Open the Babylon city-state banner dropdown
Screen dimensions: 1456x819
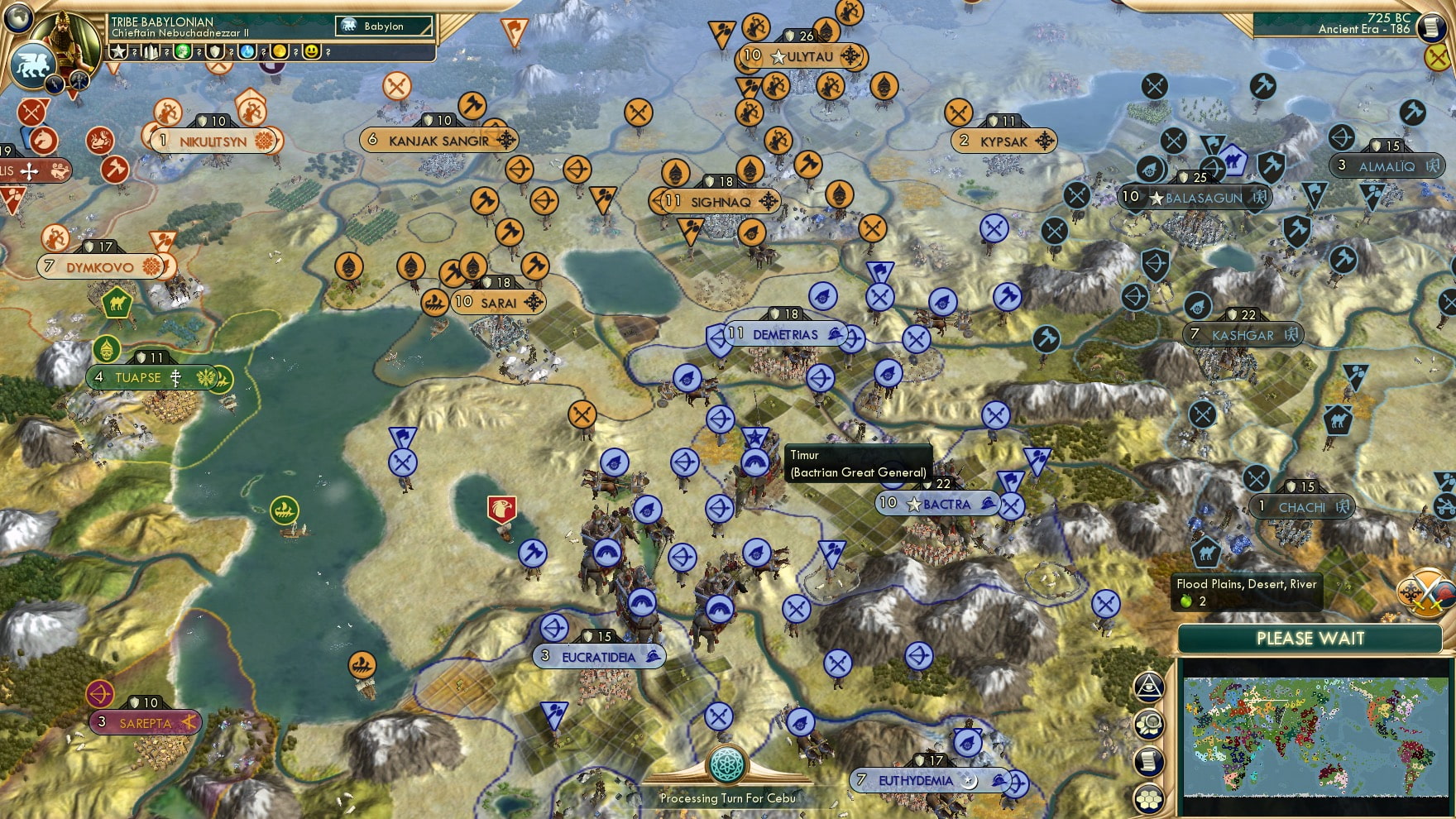point(383,26)
